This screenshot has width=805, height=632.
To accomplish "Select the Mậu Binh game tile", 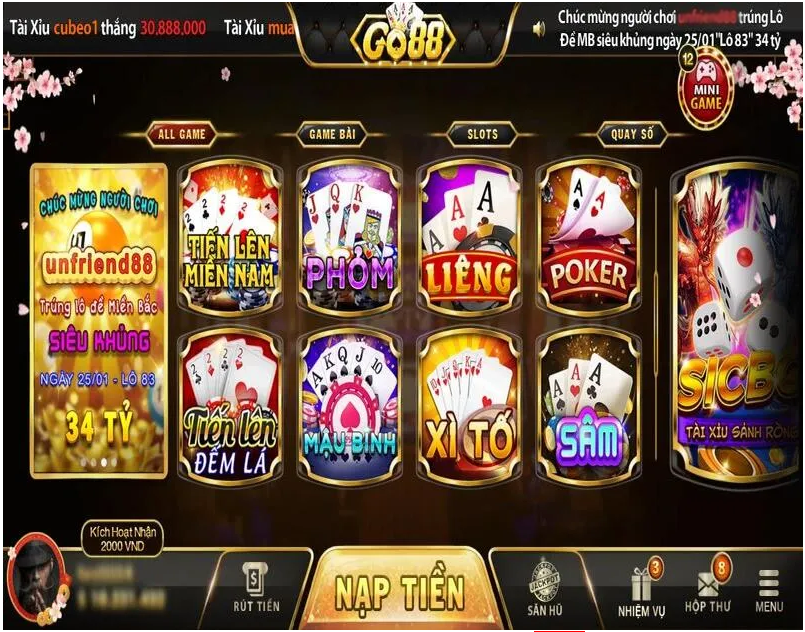I will click(x=347, y=405).
